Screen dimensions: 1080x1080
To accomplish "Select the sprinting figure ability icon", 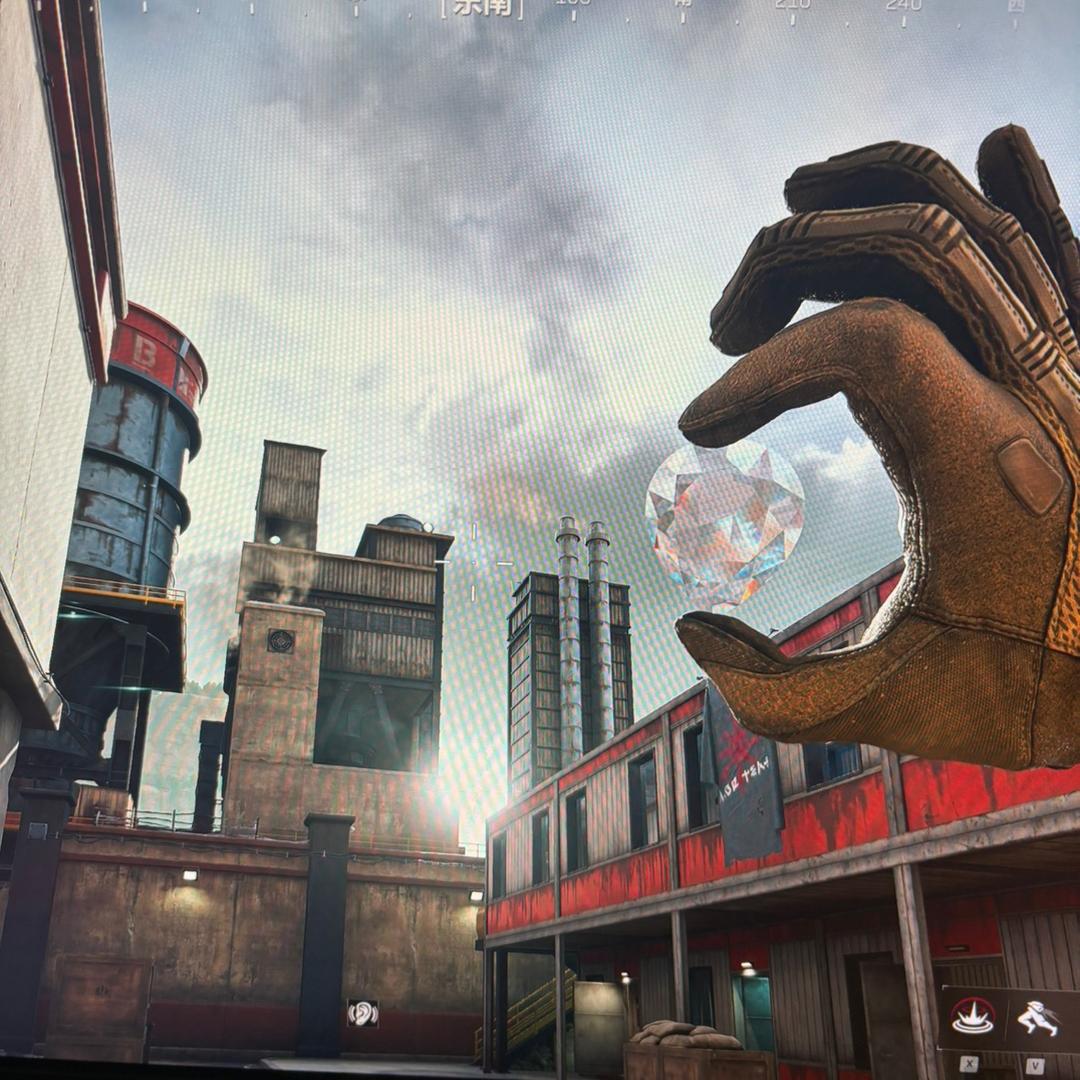I will click(x=1037, y=1019).
